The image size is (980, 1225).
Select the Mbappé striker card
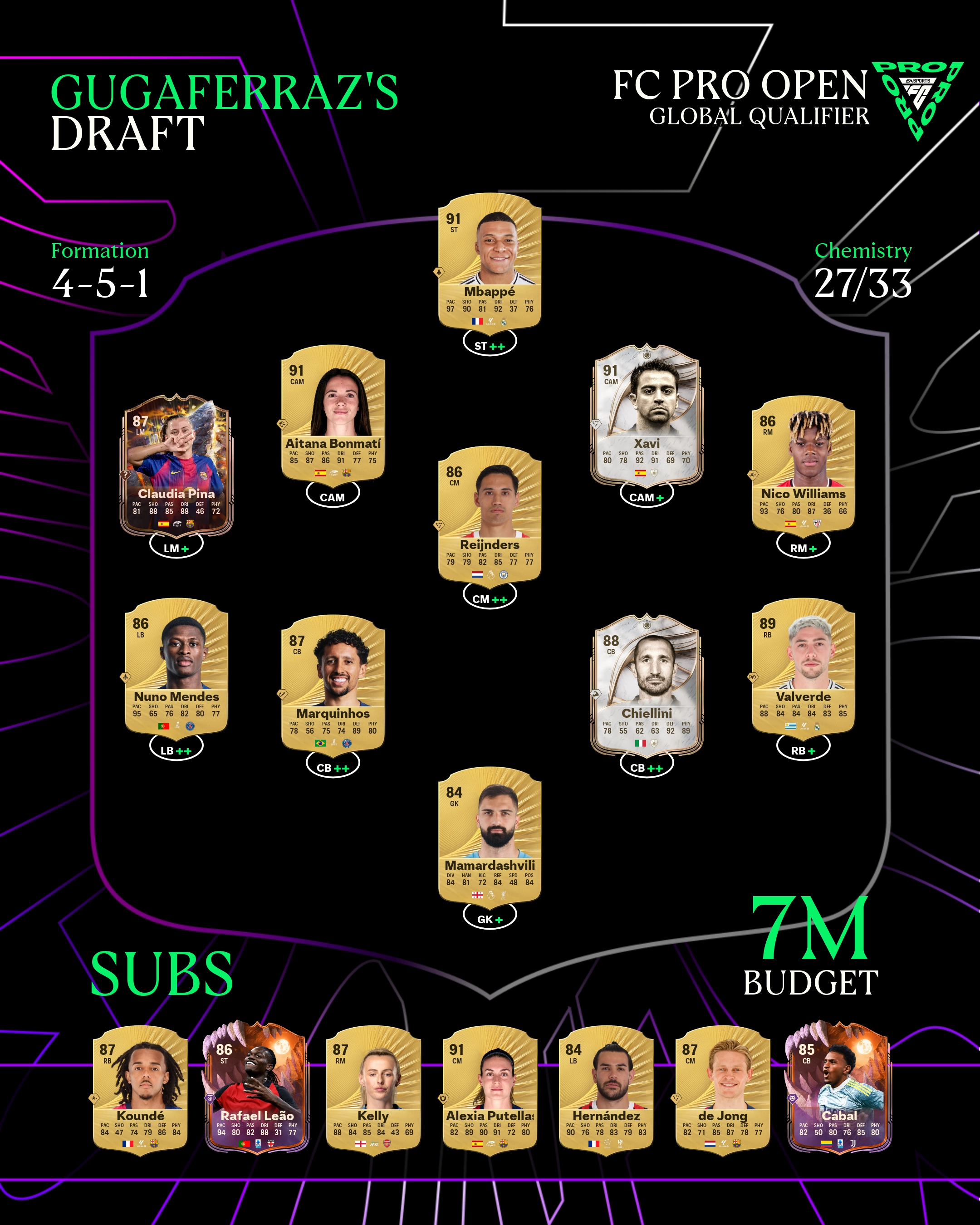coord(489,261)
